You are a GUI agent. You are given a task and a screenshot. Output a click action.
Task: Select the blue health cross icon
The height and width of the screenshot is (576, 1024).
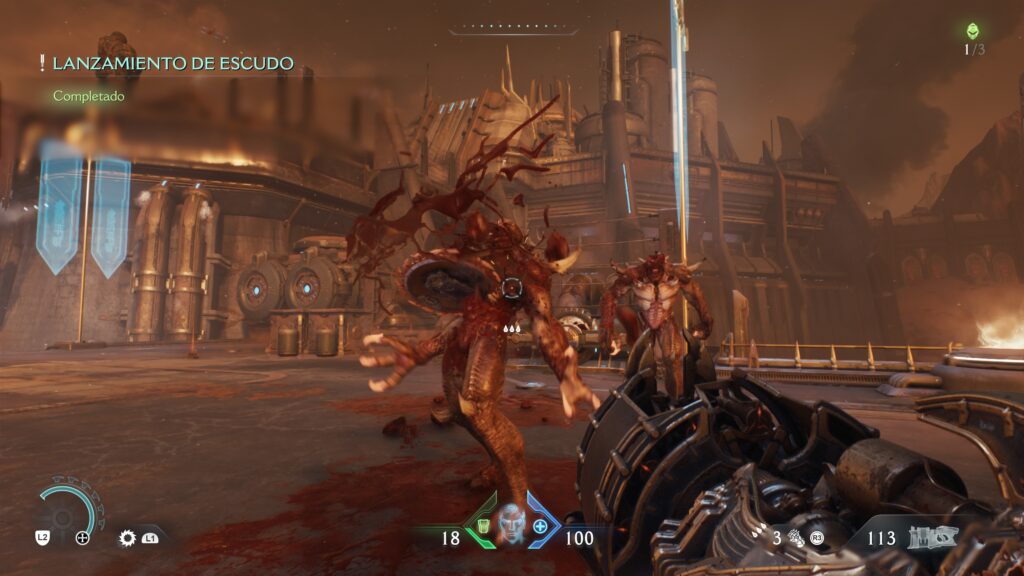point(541,525)
